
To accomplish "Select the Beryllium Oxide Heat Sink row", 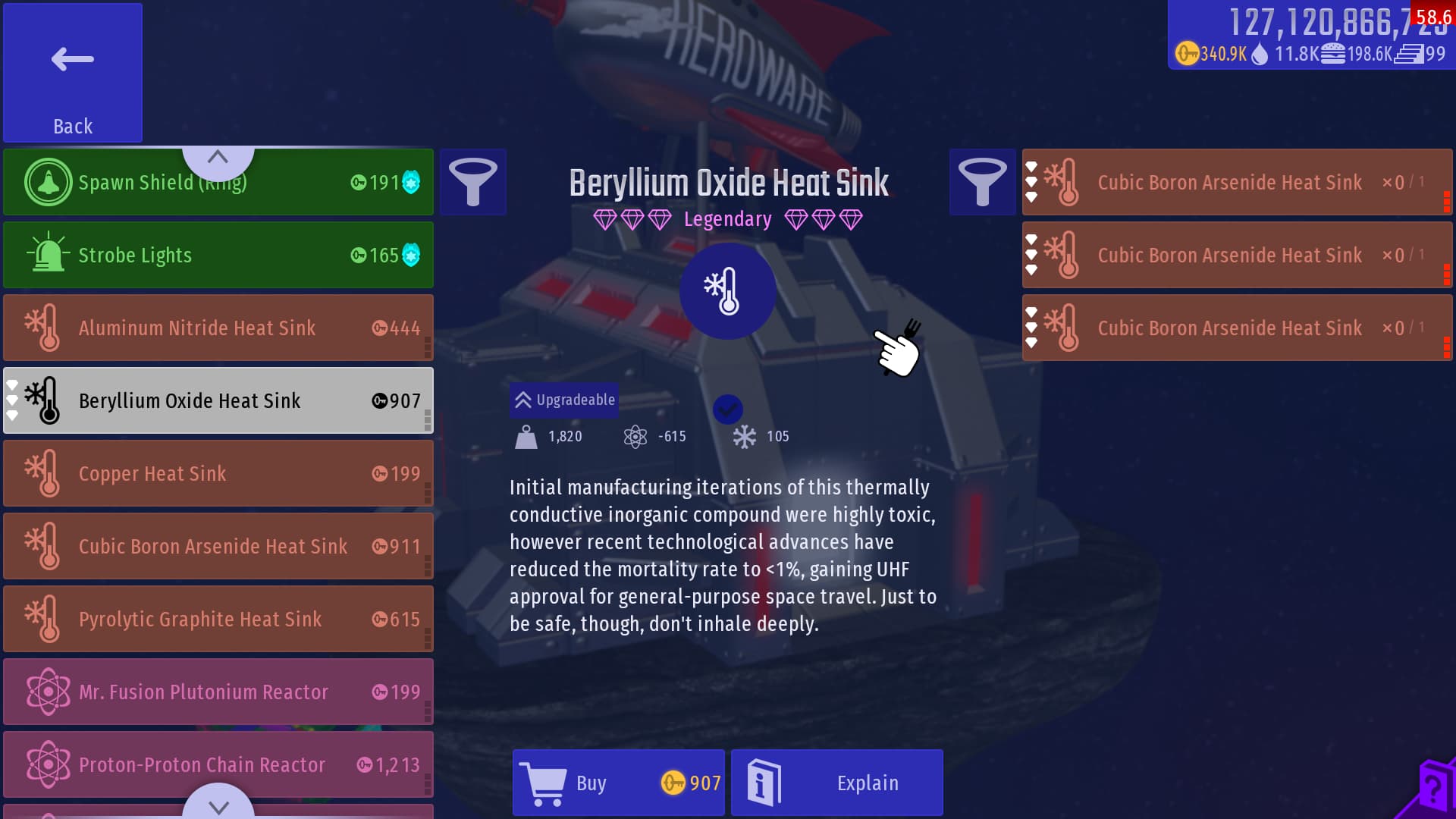I will 218,400.
